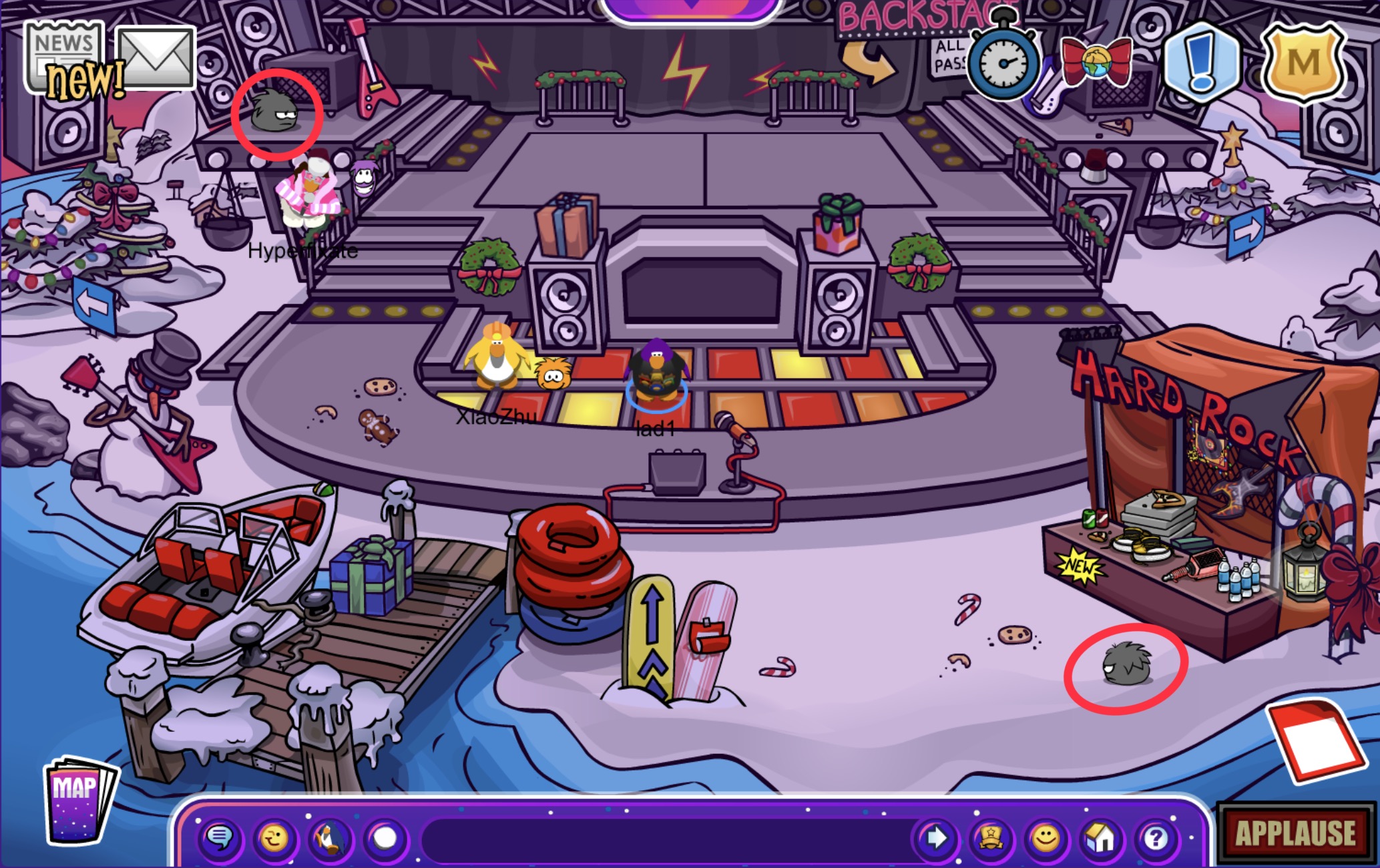Open the player badge card button

click(x=990, y=837)
